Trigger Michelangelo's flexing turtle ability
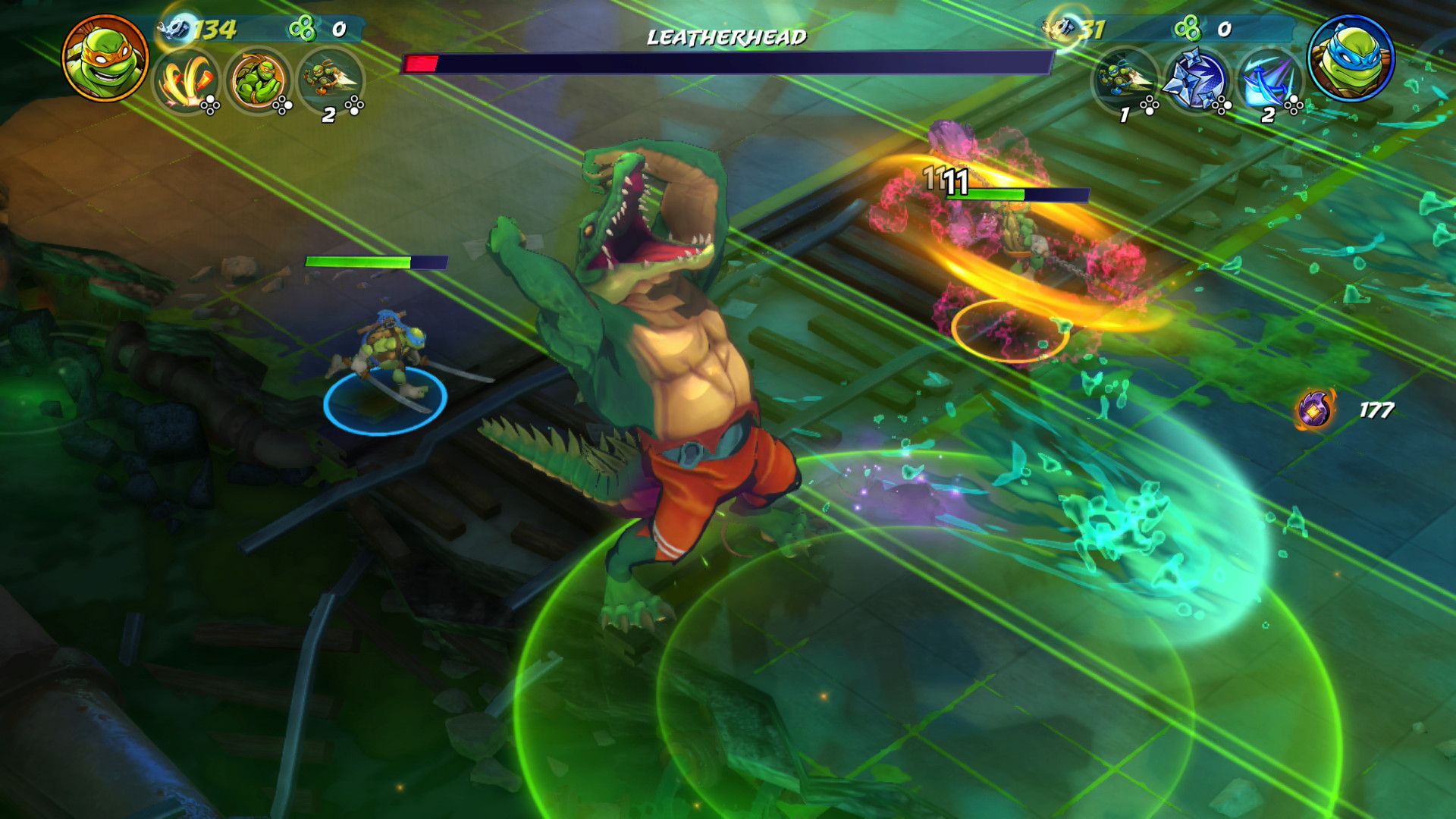 (258, 80)
